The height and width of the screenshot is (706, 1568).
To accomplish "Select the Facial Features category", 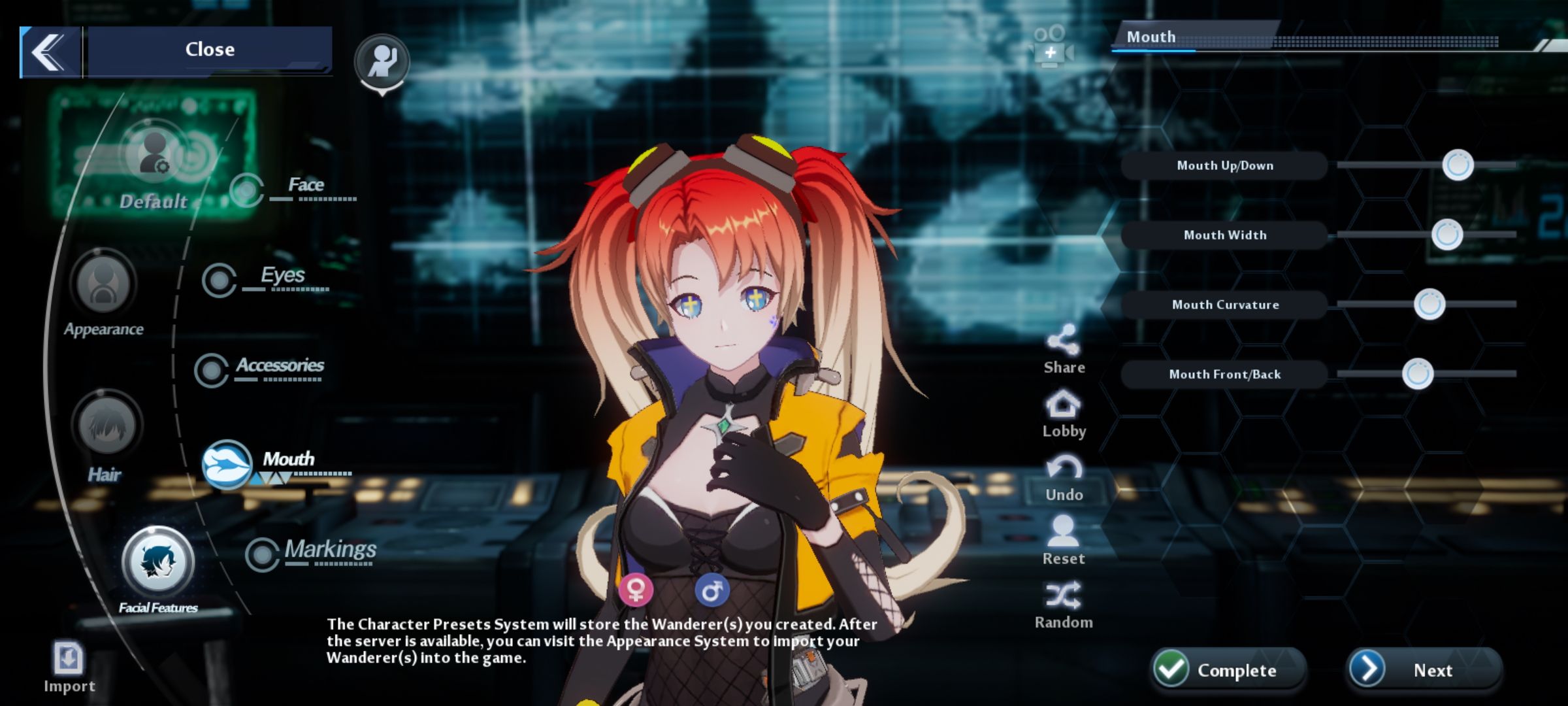I will [157, 562].
